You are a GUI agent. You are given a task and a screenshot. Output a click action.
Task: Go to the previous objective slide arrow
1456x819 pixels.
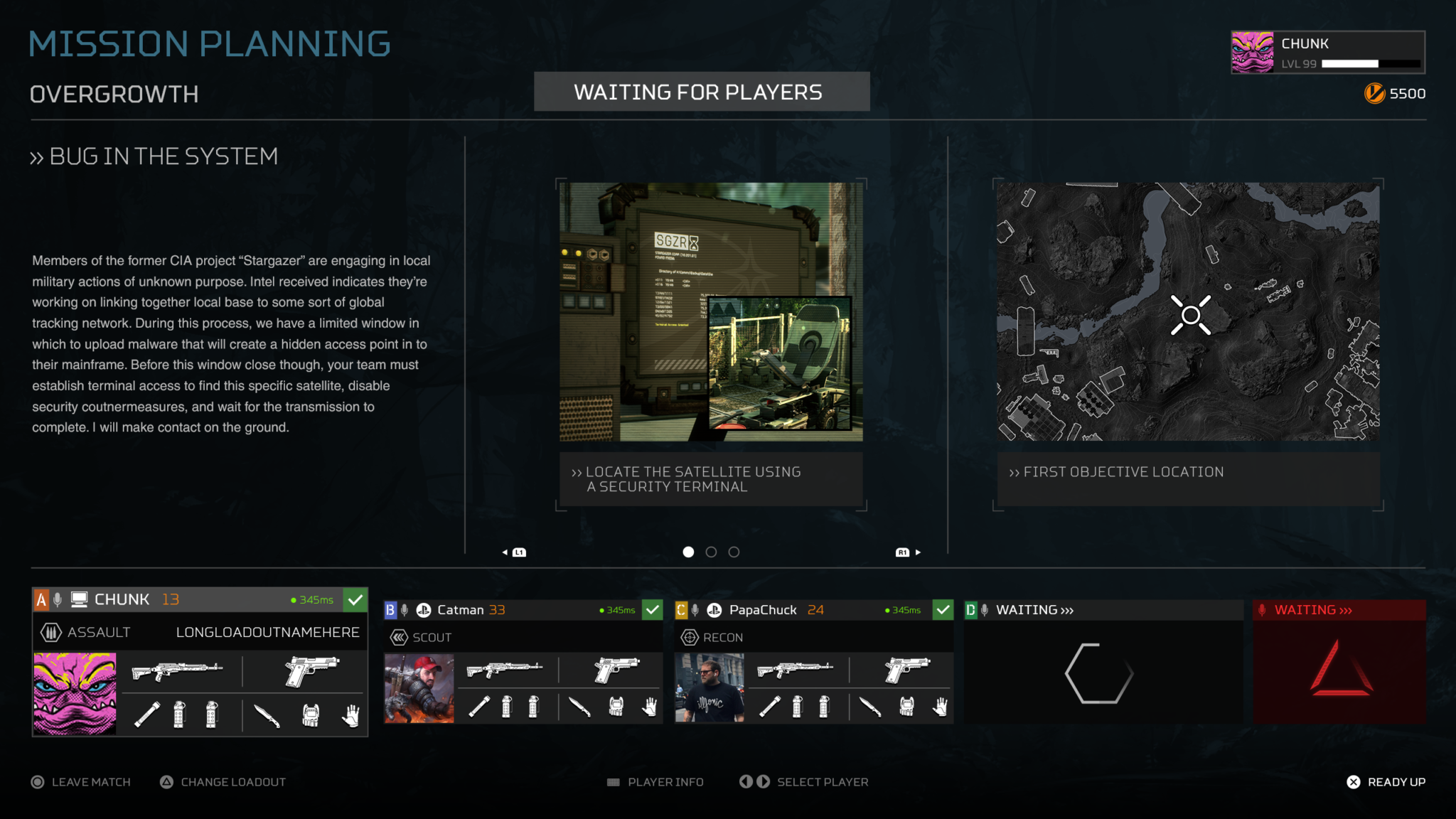tap(514, 552)
